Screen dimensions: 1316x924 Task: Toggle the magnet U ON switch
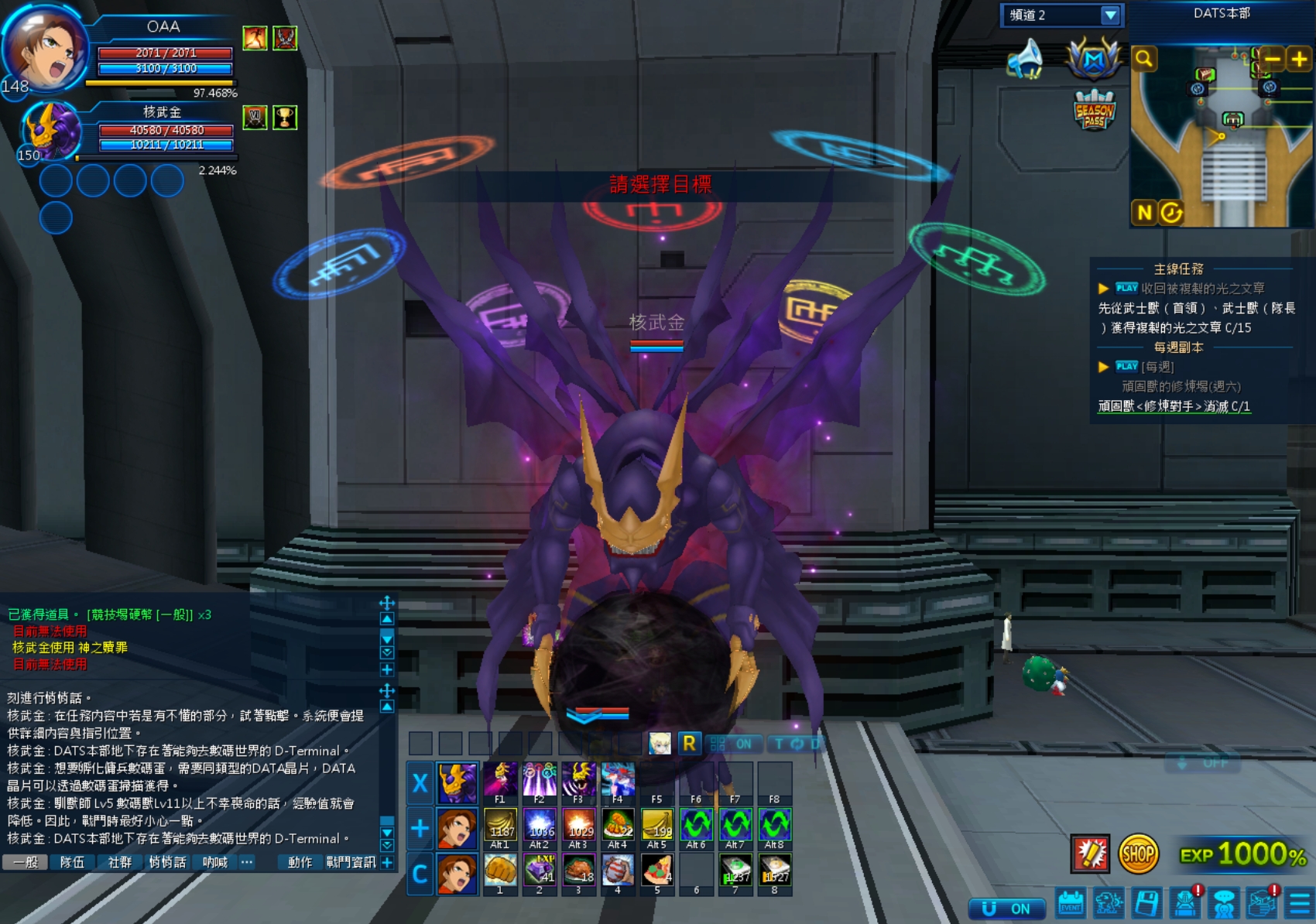point(1006,908)
